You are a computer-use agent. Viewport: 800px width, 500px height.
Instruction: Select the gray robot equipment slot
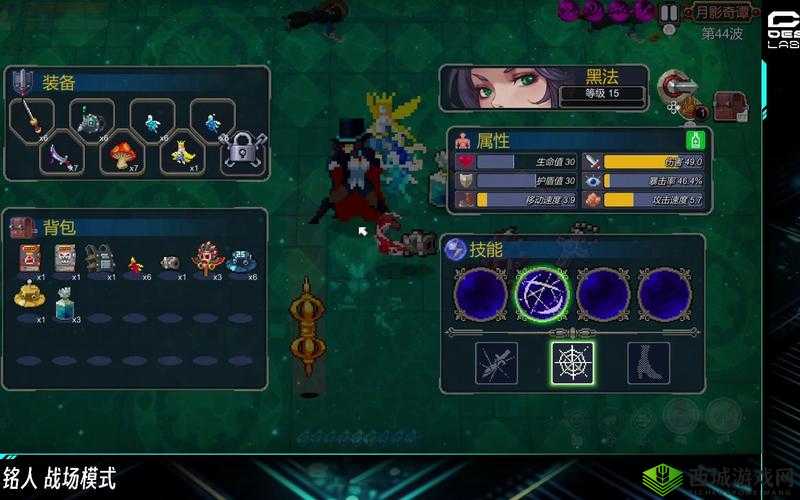[x=92, y=121]
